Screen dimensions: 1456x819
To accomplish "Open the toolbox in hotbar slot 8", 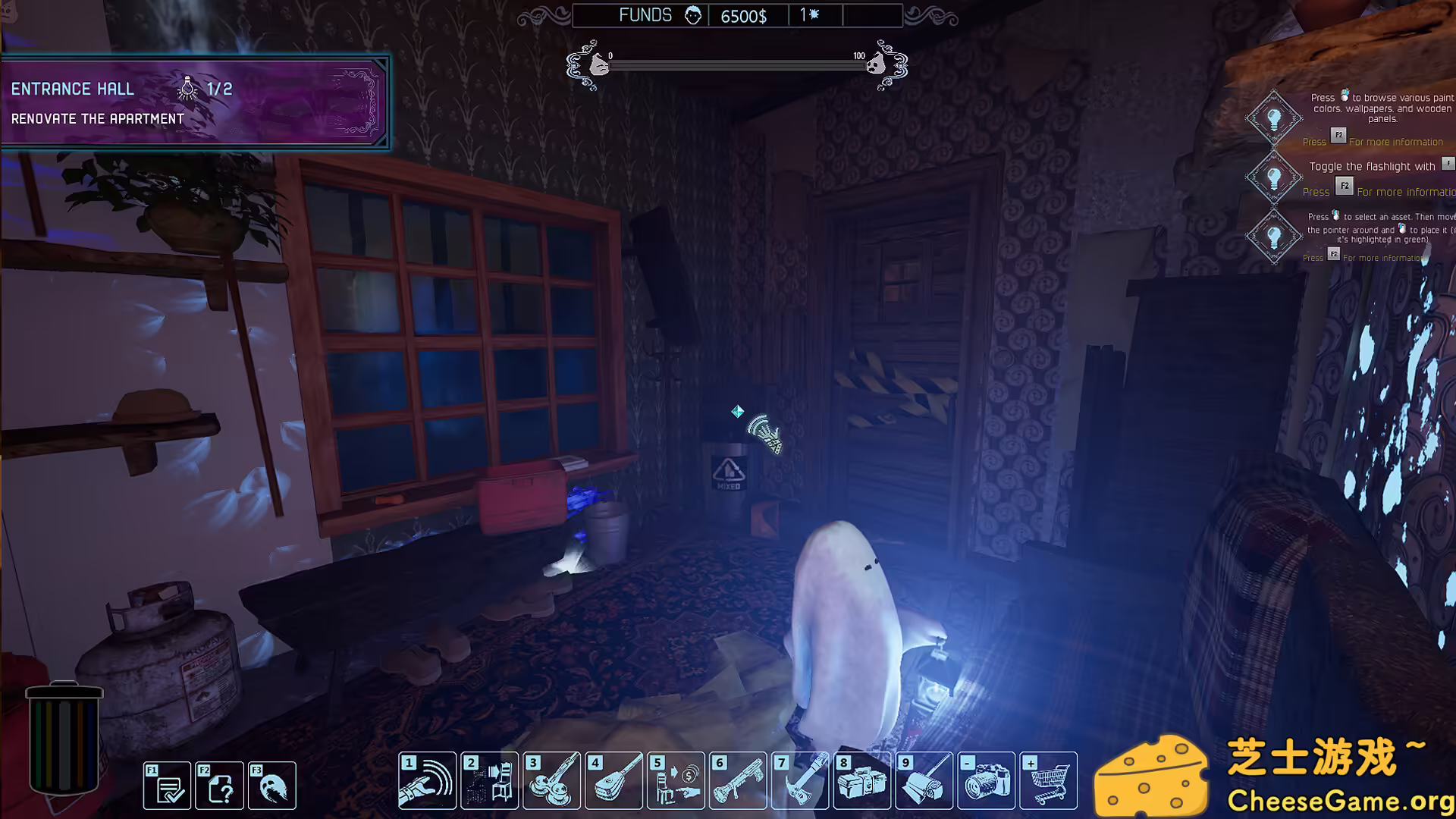I will click(863, 781).
